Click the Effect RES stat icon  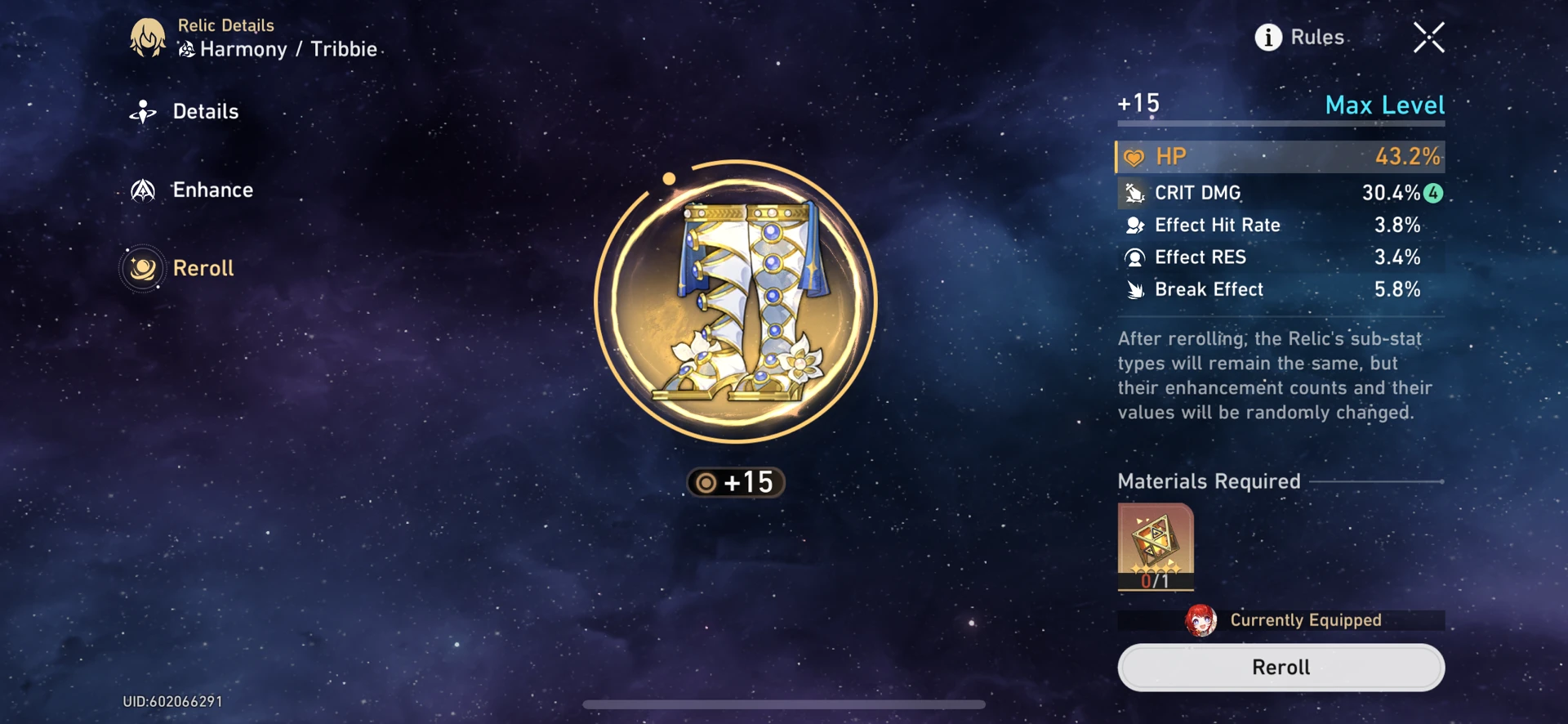tap(1134, 257)
